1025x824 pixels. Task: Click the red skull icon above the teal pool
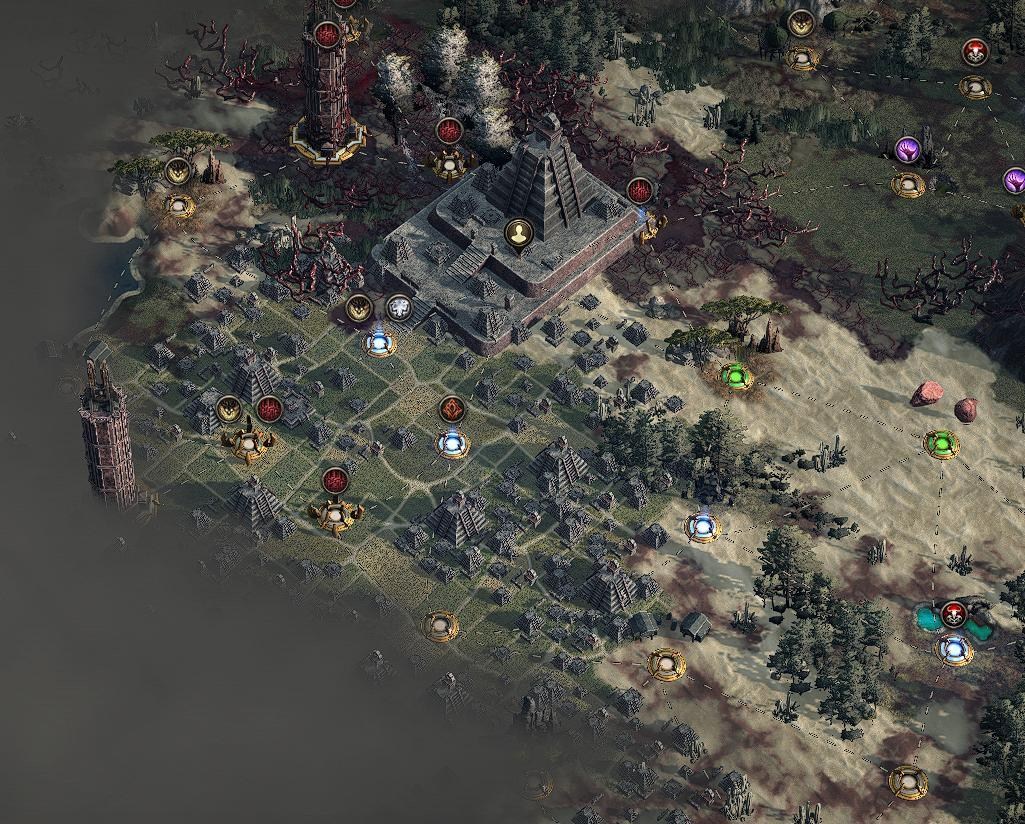click(953, 614)
